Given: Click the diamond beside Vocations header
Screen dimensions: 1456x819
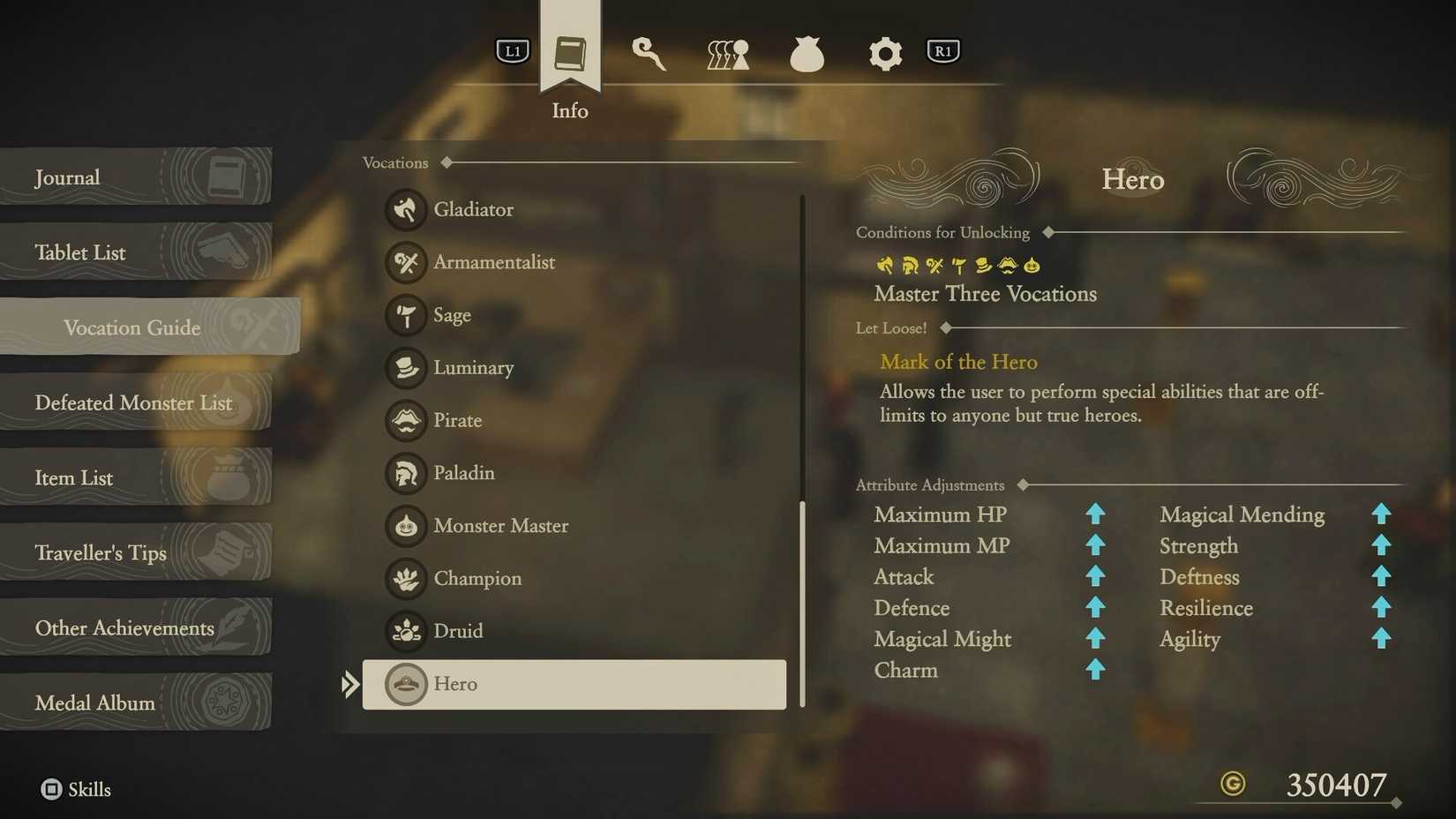Looking at the screenshot, I should tap(447, 162).
